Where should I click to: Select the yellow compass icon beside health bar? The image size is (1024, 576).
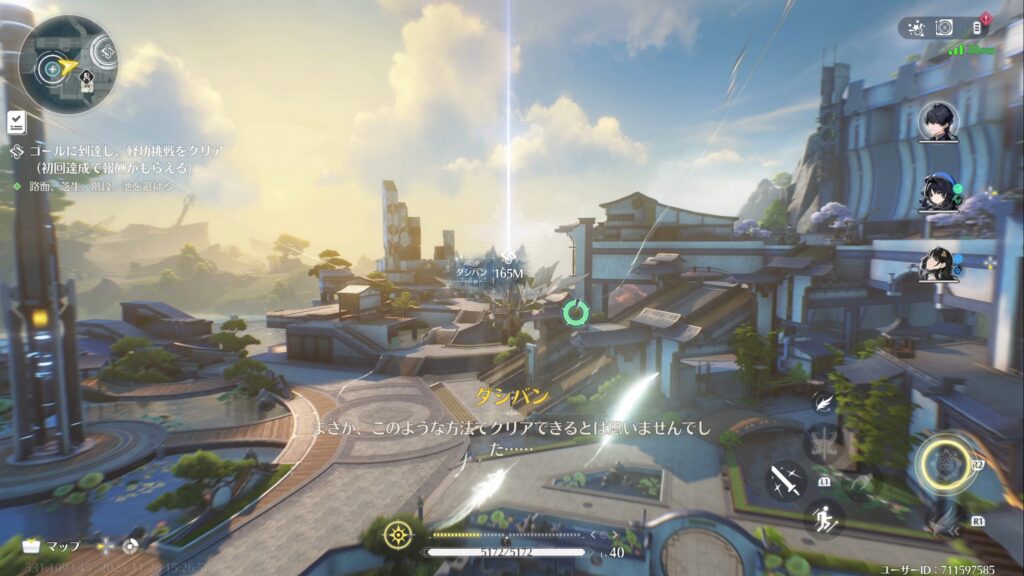pos(399,533)
